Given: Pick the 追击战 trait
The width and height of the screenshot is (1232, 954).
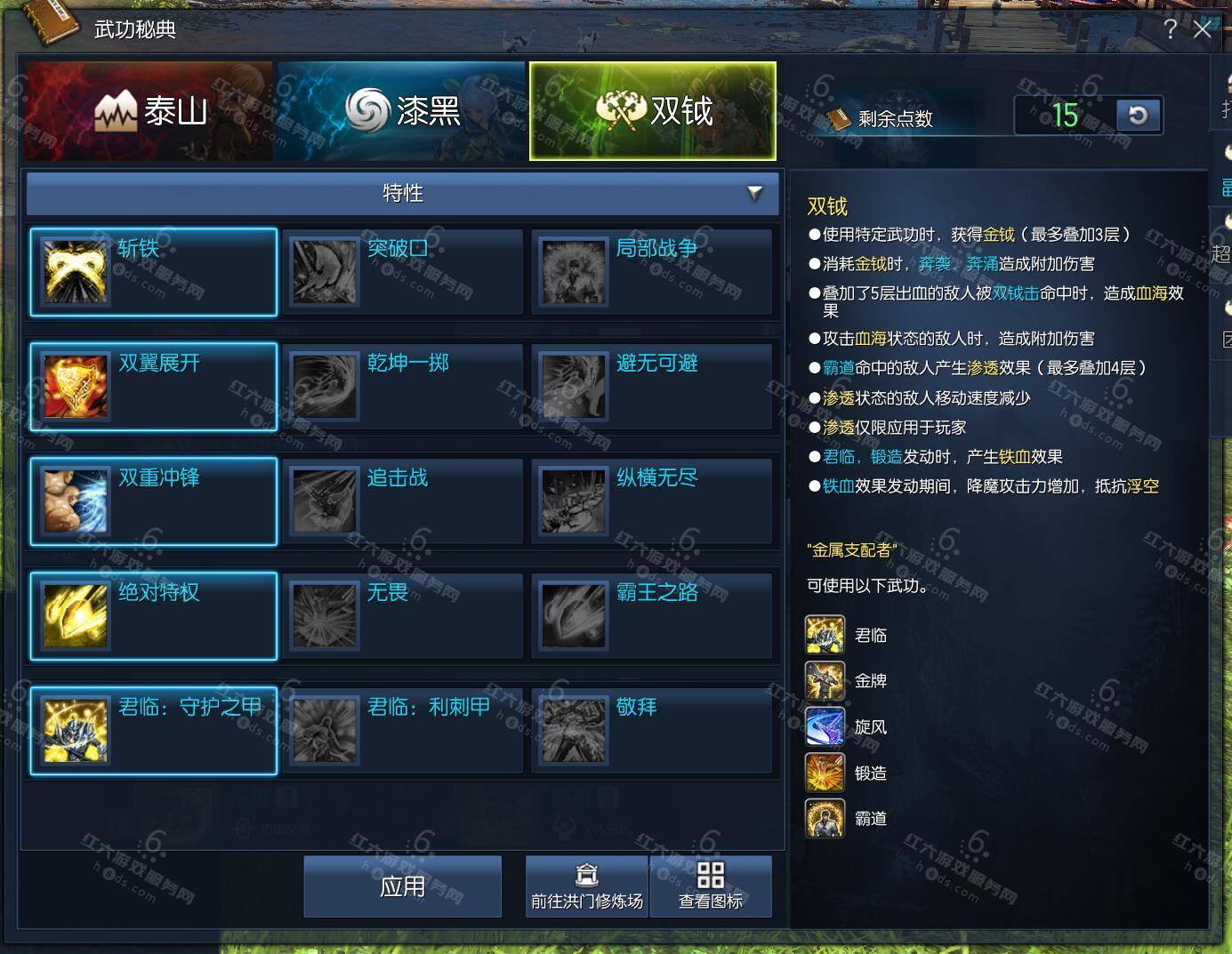Looking at the screenshot, I should coord(403,501).
